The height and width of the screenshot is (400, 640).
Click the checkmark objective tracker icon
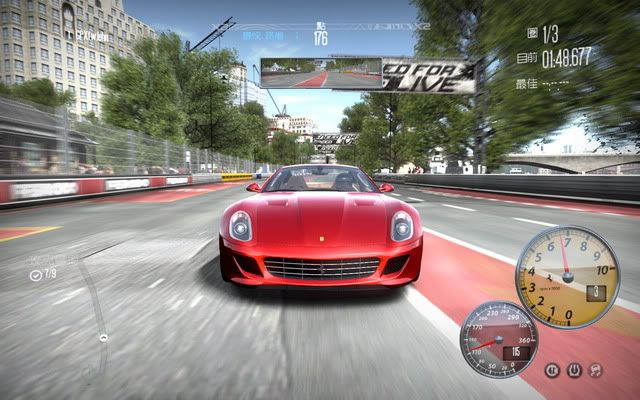pyautogui.click(x=37, y=274)
